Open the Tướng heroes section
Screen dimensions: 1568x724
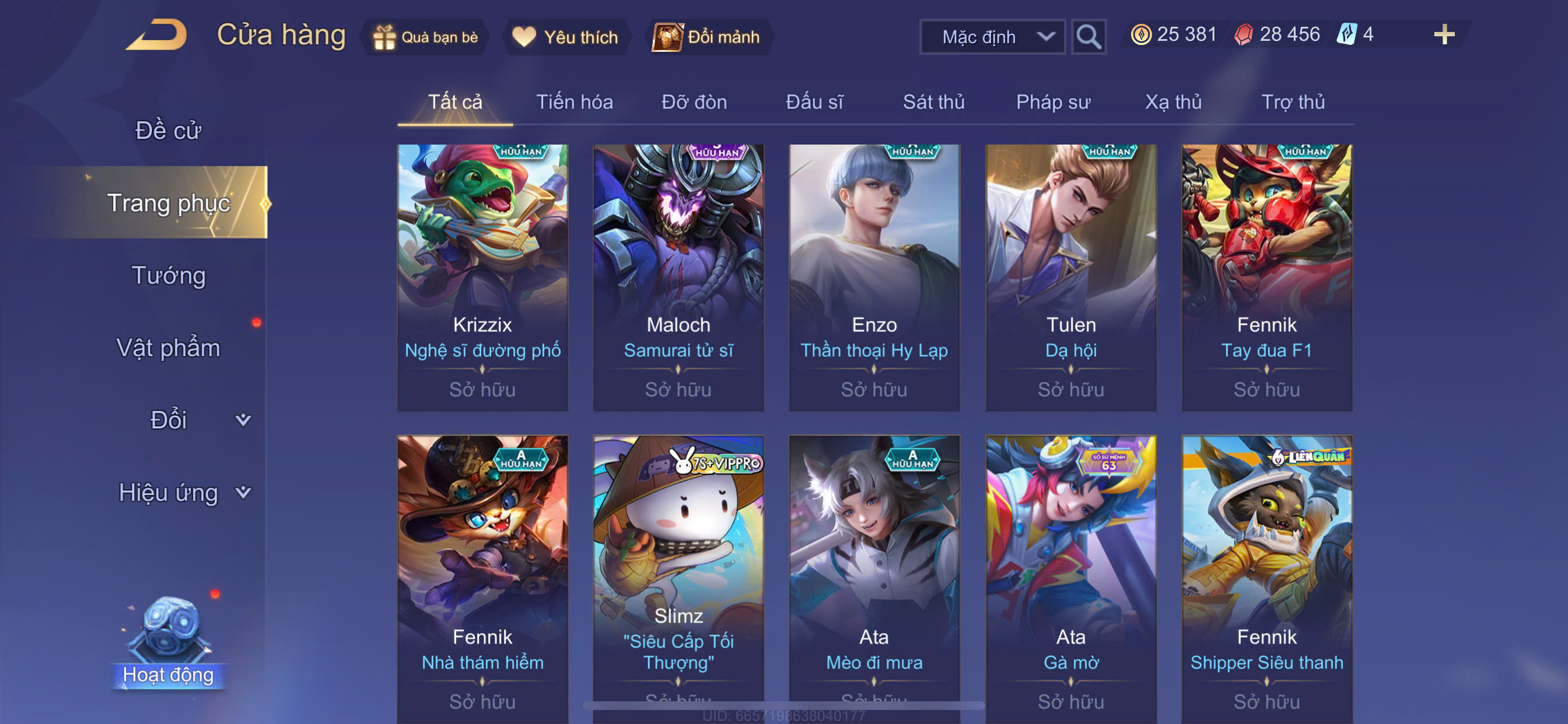[168, 276]
